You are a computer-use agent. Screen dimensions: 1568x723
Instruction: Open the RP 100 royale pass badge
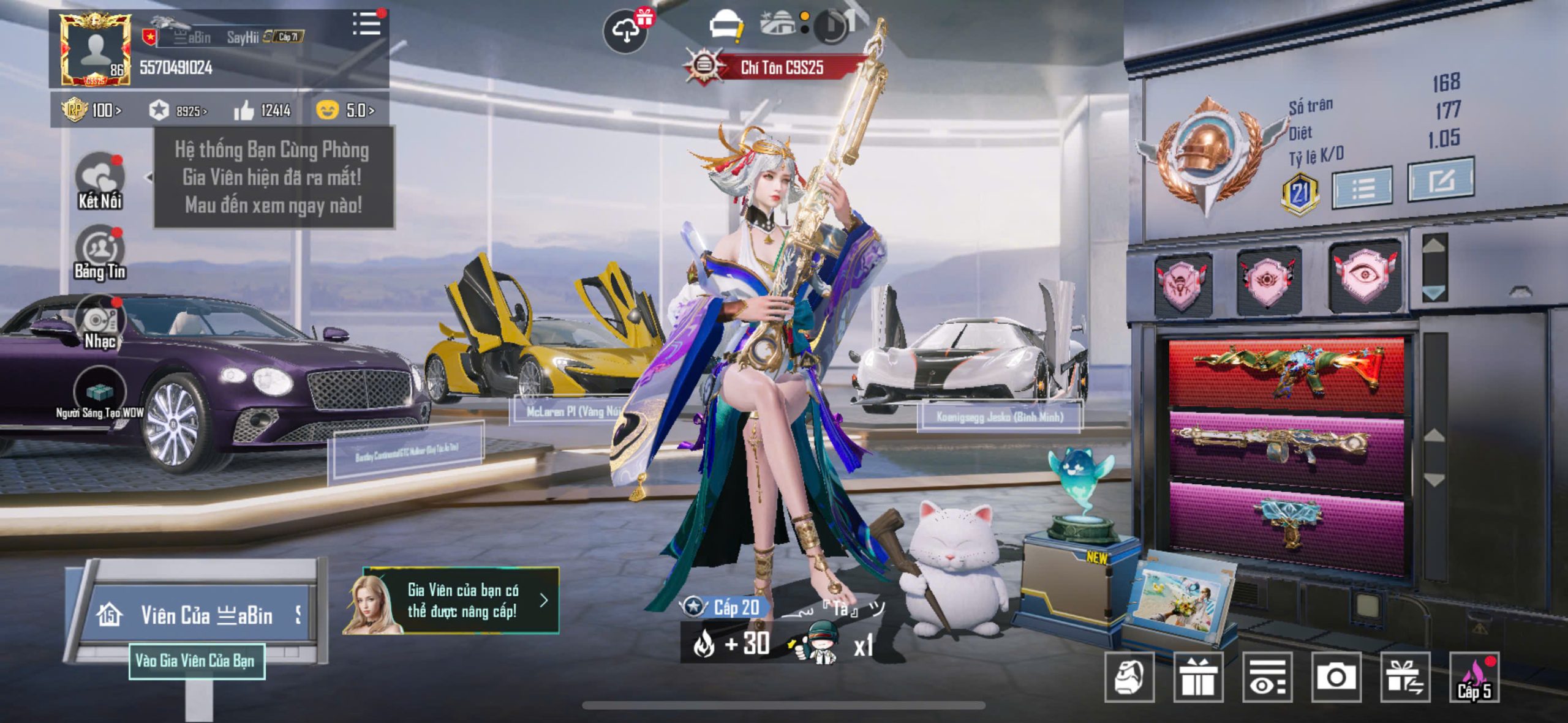(x=91, y=110)
